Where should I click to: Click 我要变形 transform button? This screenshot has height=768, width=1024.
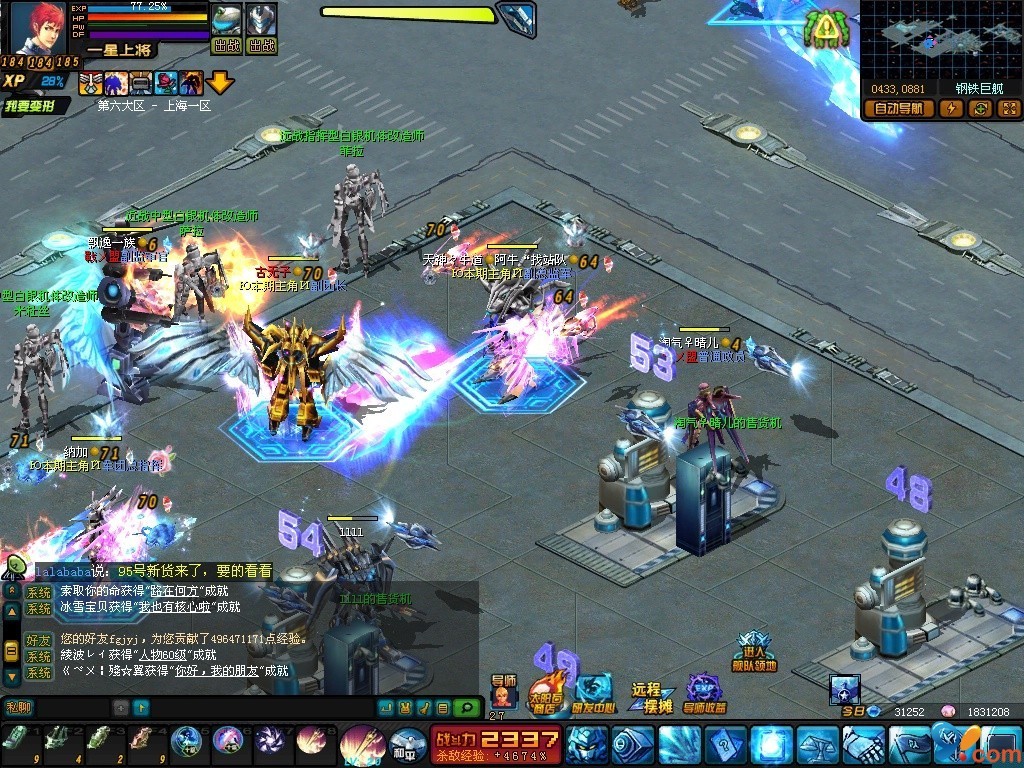tap(36, 106)
